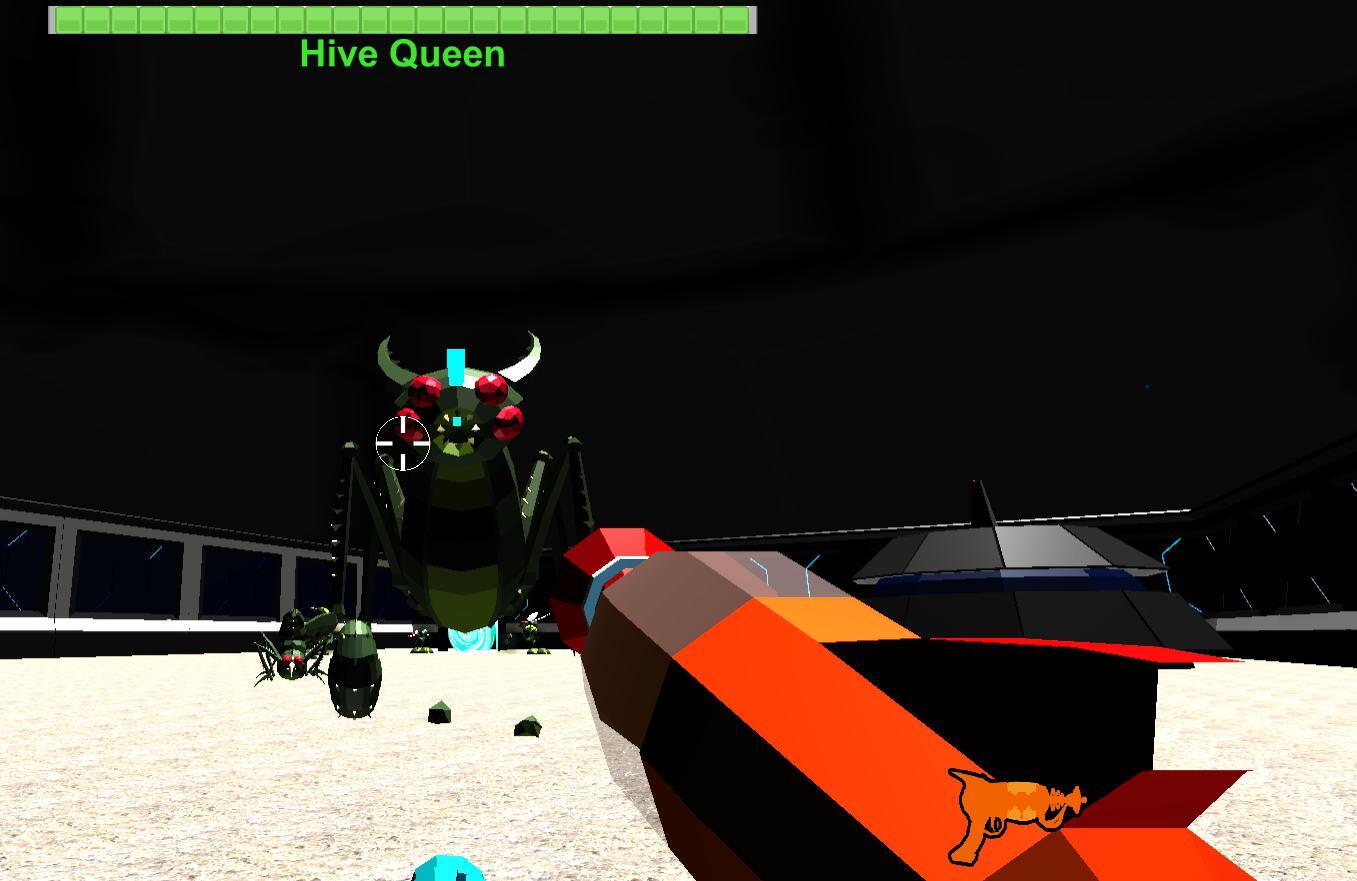The width and height of the screenshot is (1357, 881).
Task: Click the crosshair targeting reticle
Action: point(403,443)
